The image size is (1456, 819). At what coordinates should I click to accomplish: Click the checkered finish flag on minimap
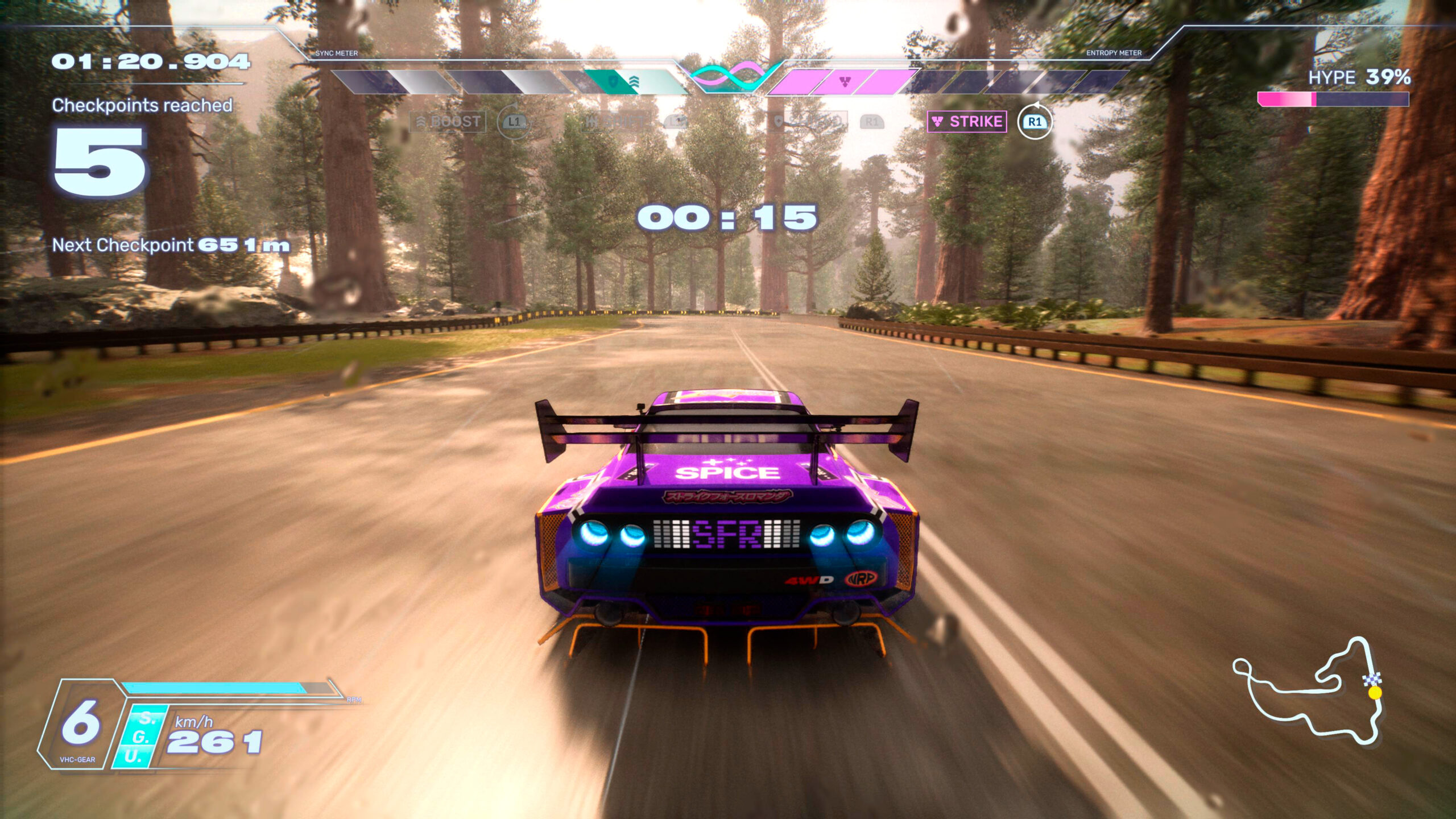(x=1372, y=679)
